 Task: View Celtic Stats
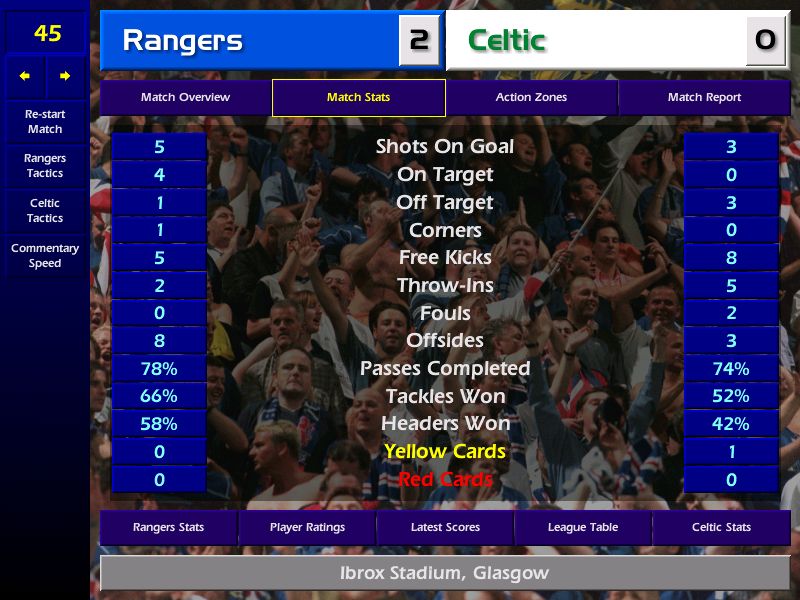[x=721, y=527]
